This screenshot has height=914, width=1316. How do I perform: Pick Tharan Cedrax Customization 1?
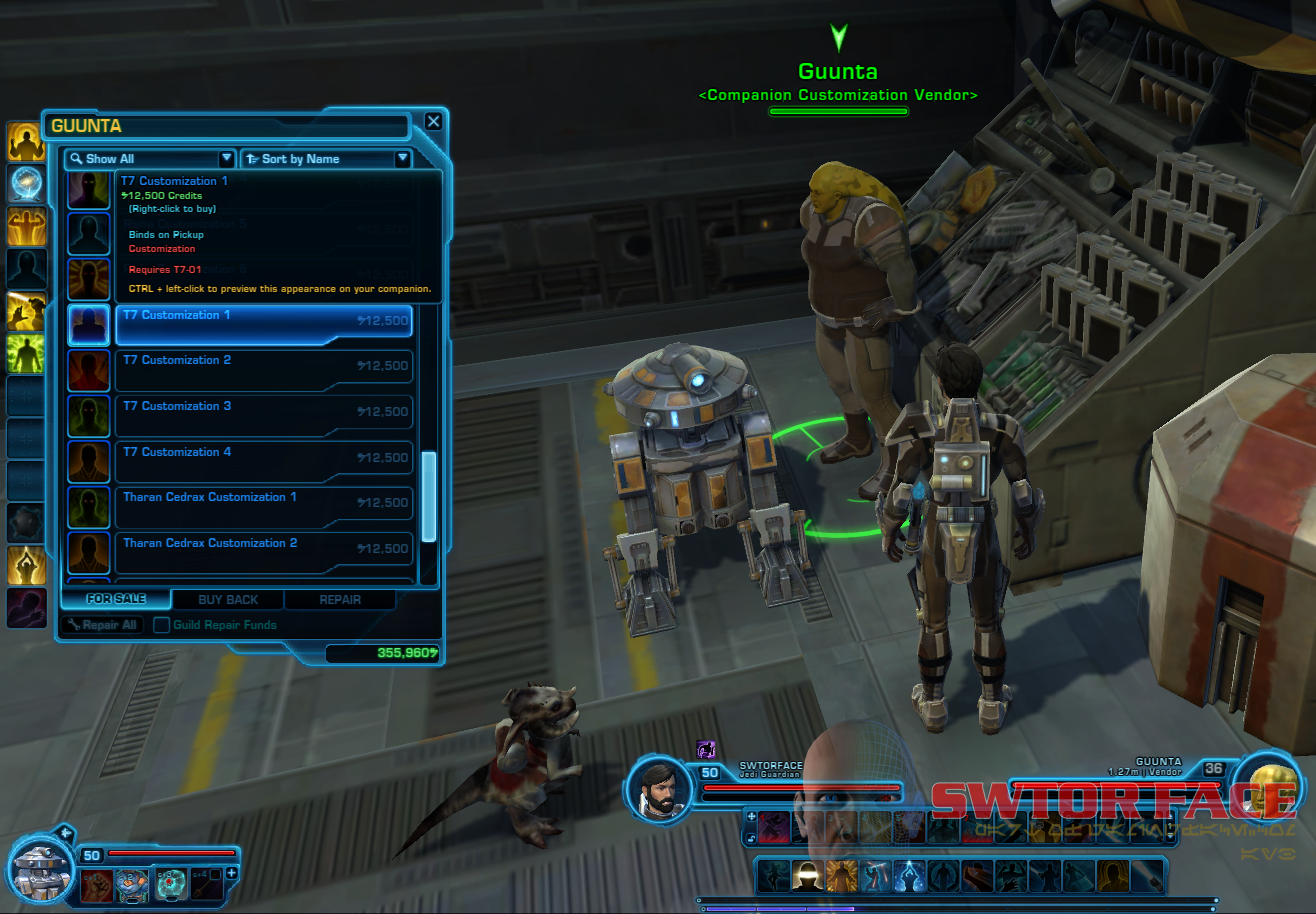(264, 504)
